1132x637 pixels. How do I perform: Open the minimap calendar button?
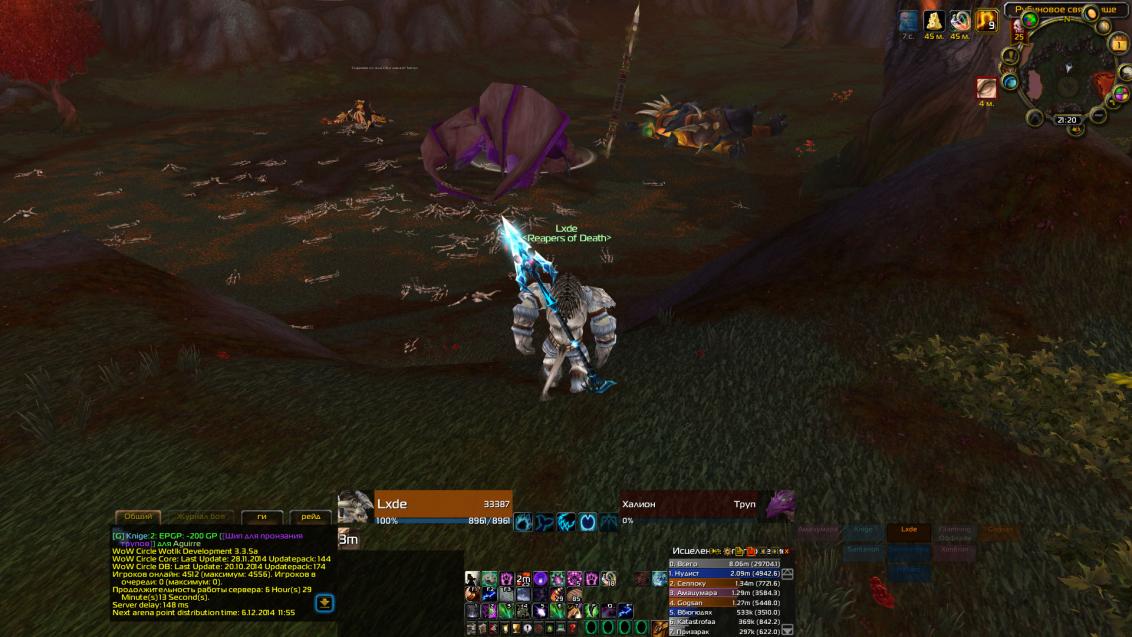pyautogui.click(x=1118, y=44)
